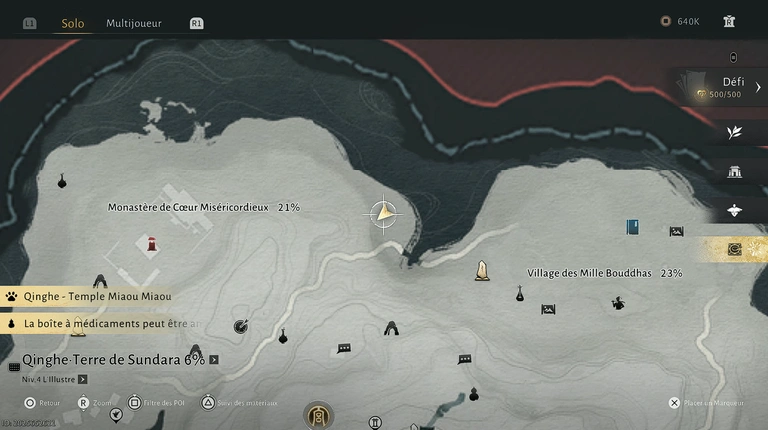Screen dimensions: 768x430
Task: Switch to the Solo tab
Action: click(72, 22)
